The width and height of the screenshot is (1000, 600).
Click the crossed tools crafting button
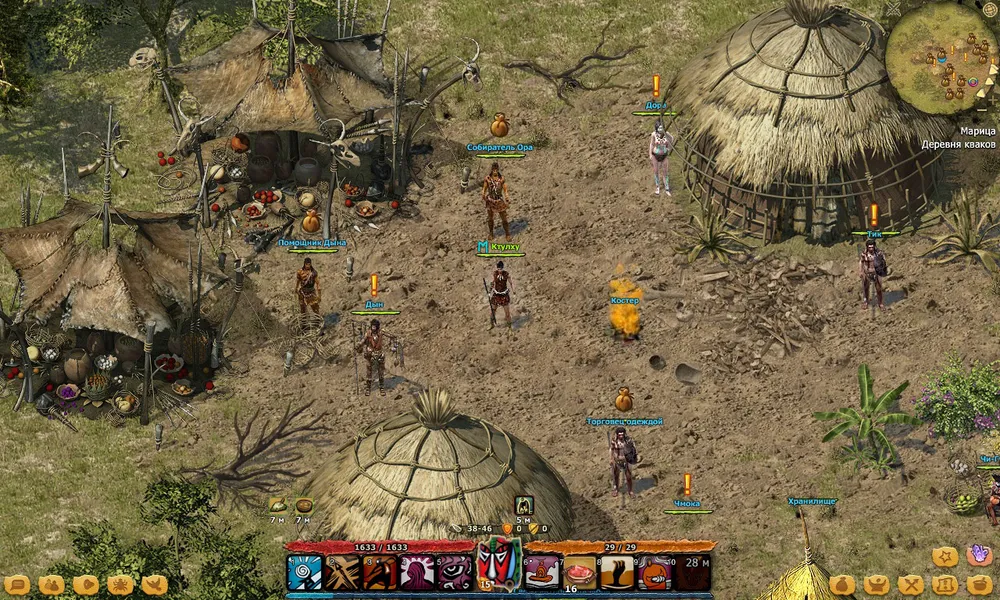coord(911,585)
